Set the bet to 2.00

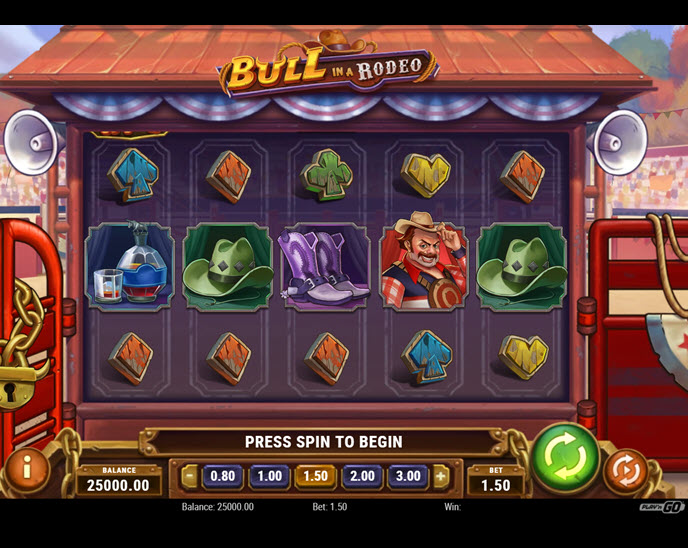tap(362, 477)
